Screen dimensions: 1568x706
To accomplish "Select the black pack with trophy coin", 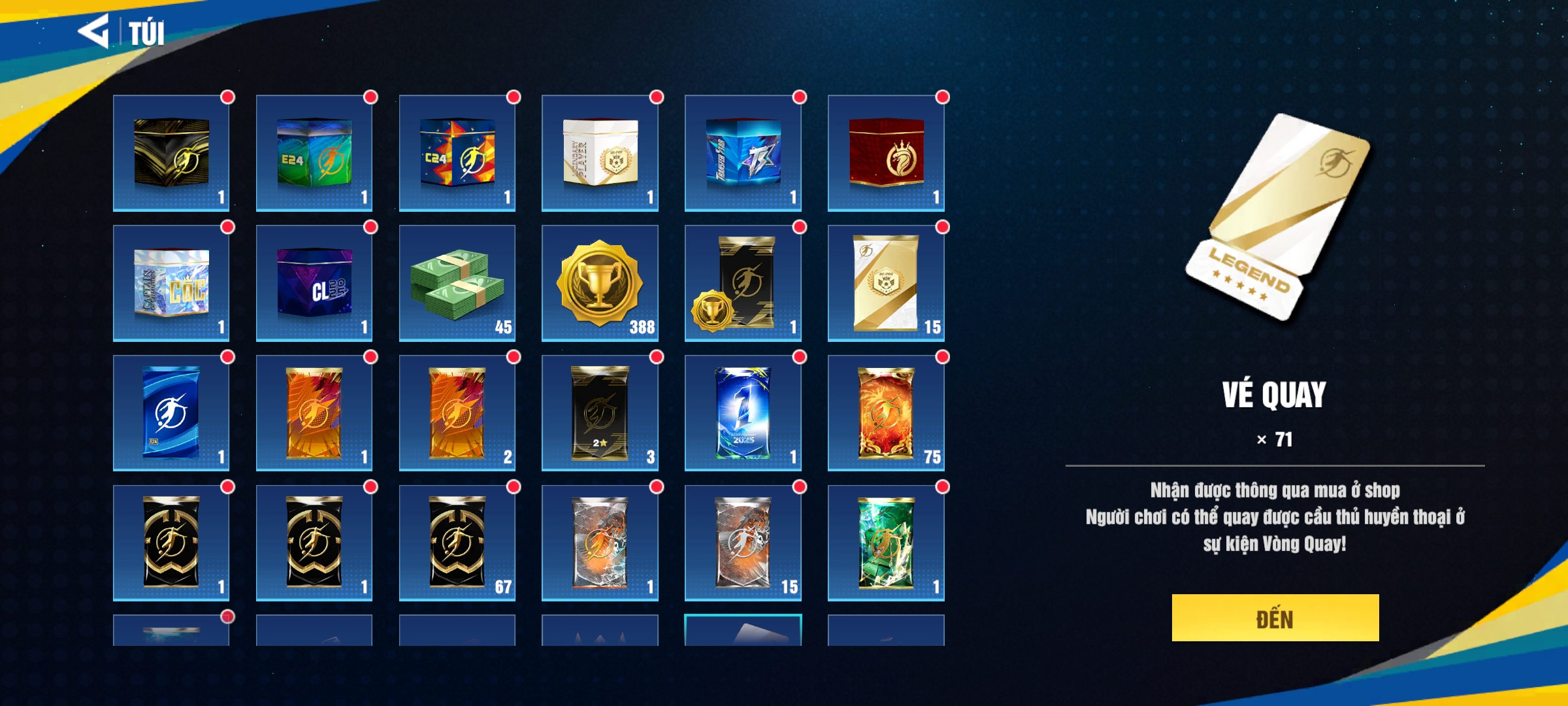I will click(x=743, y=283).
